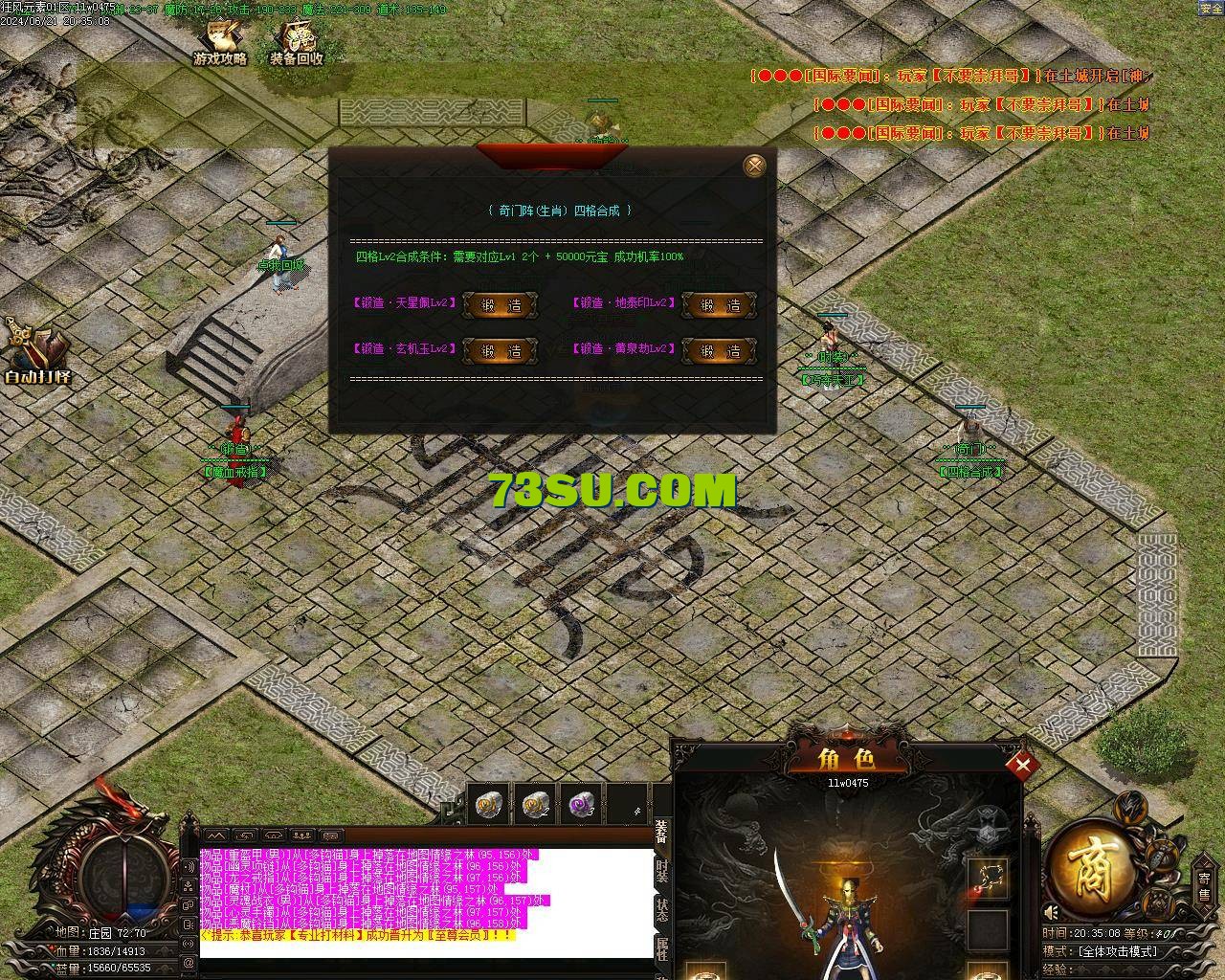Forge the 地泰印 Lv2 item
The height and width of the screenshot is (980, 1225).
719,305
